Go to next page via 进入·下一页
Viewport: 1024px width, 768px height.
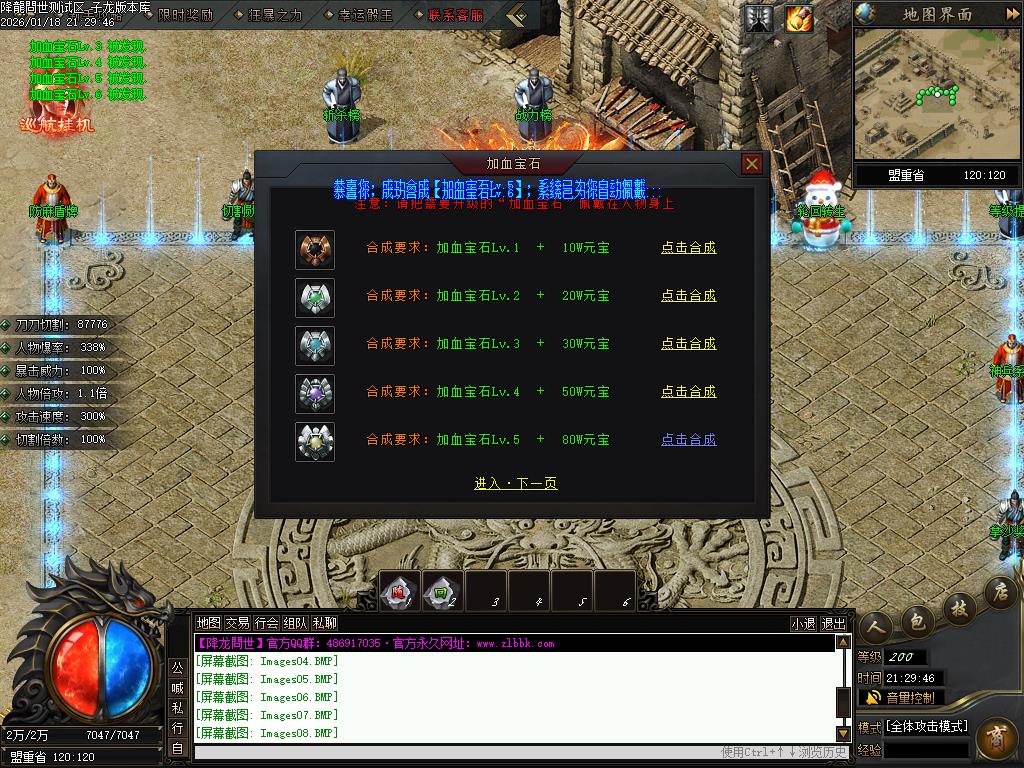point(515,484)
